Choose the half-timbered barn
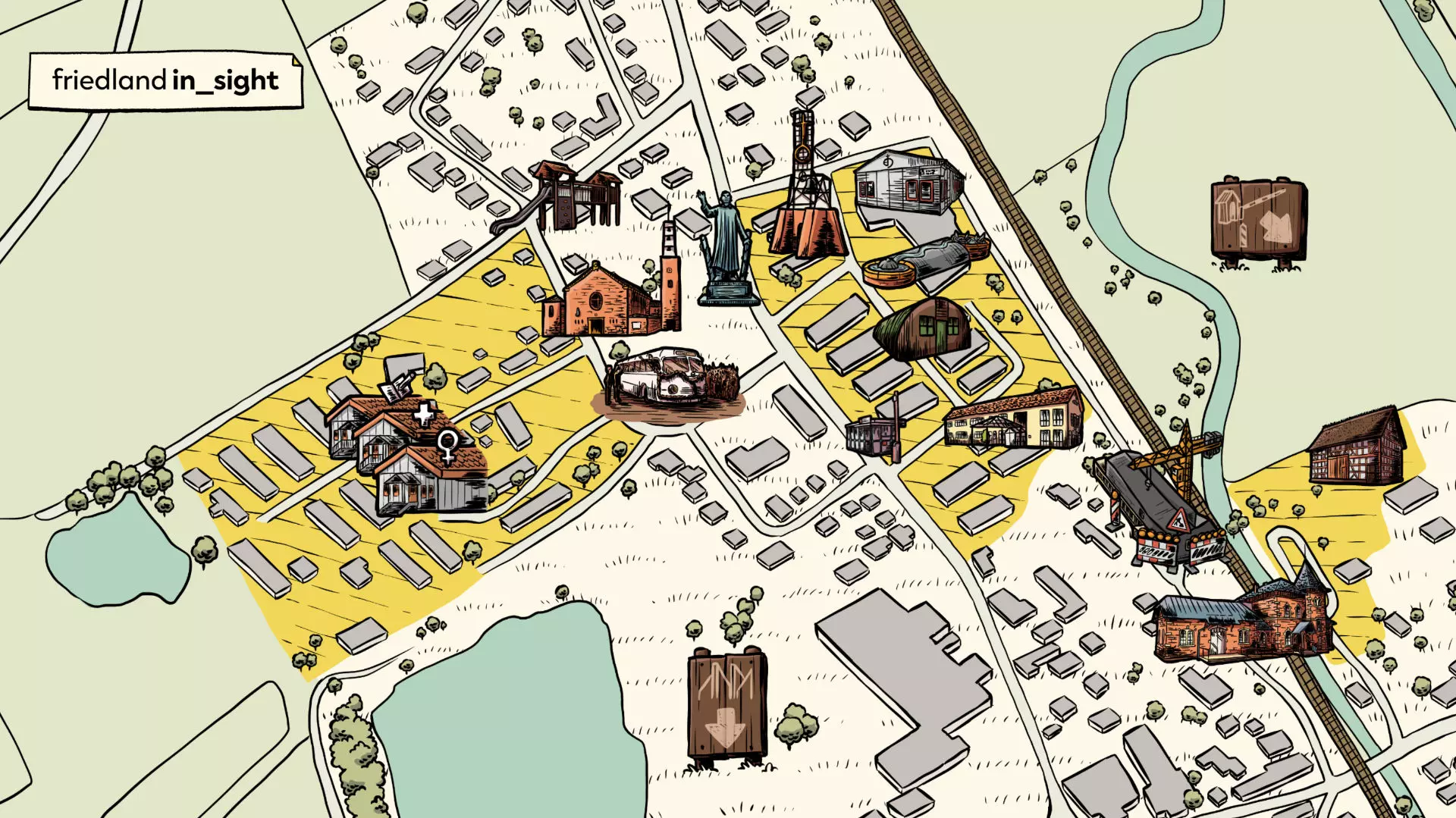This screenshot has width=1456, height=818. coord(1357,449)
